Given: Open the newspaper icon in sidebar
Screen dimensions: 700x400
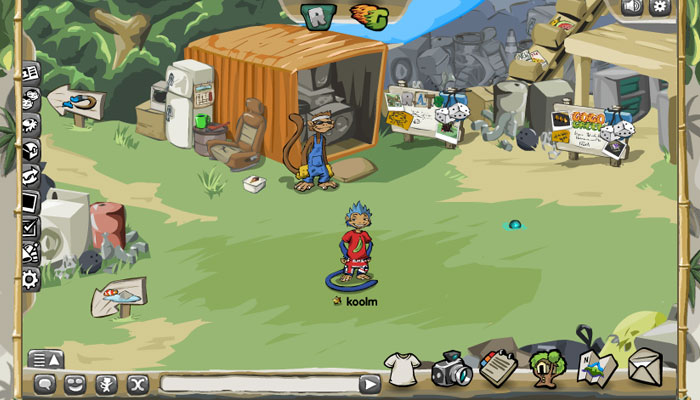Looking at the screenshot, I should 31,73.
